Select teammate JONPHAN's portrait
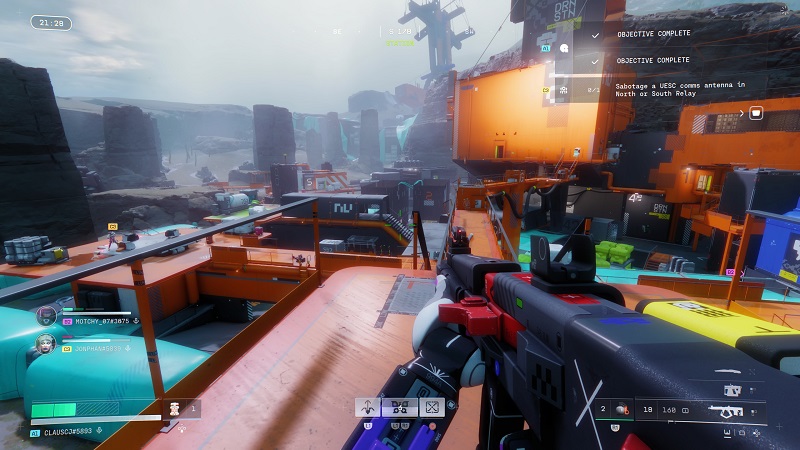Viewport: 800px width, 450px height. pos(46,345)
